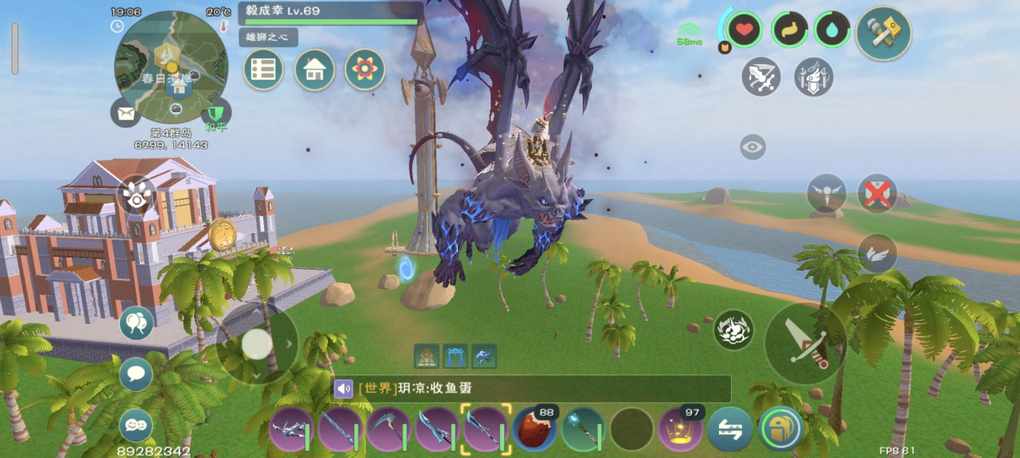The width and height of the screenshot is (1020, 458).
Task: Open the list menu button
Action: click(264, 69)
